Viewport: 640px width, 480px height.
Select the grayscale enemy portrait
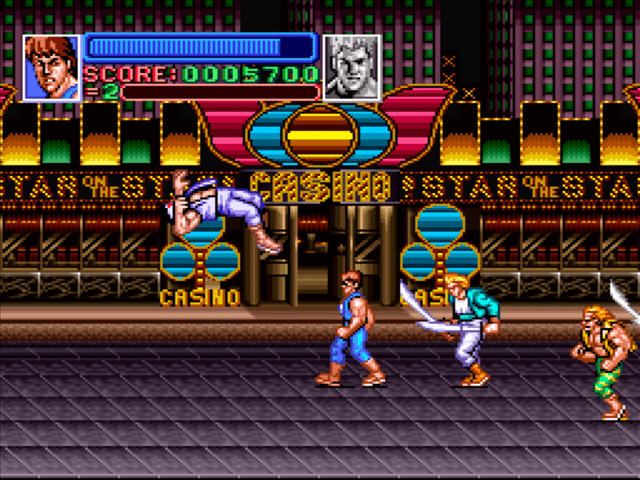click(352, 68)
